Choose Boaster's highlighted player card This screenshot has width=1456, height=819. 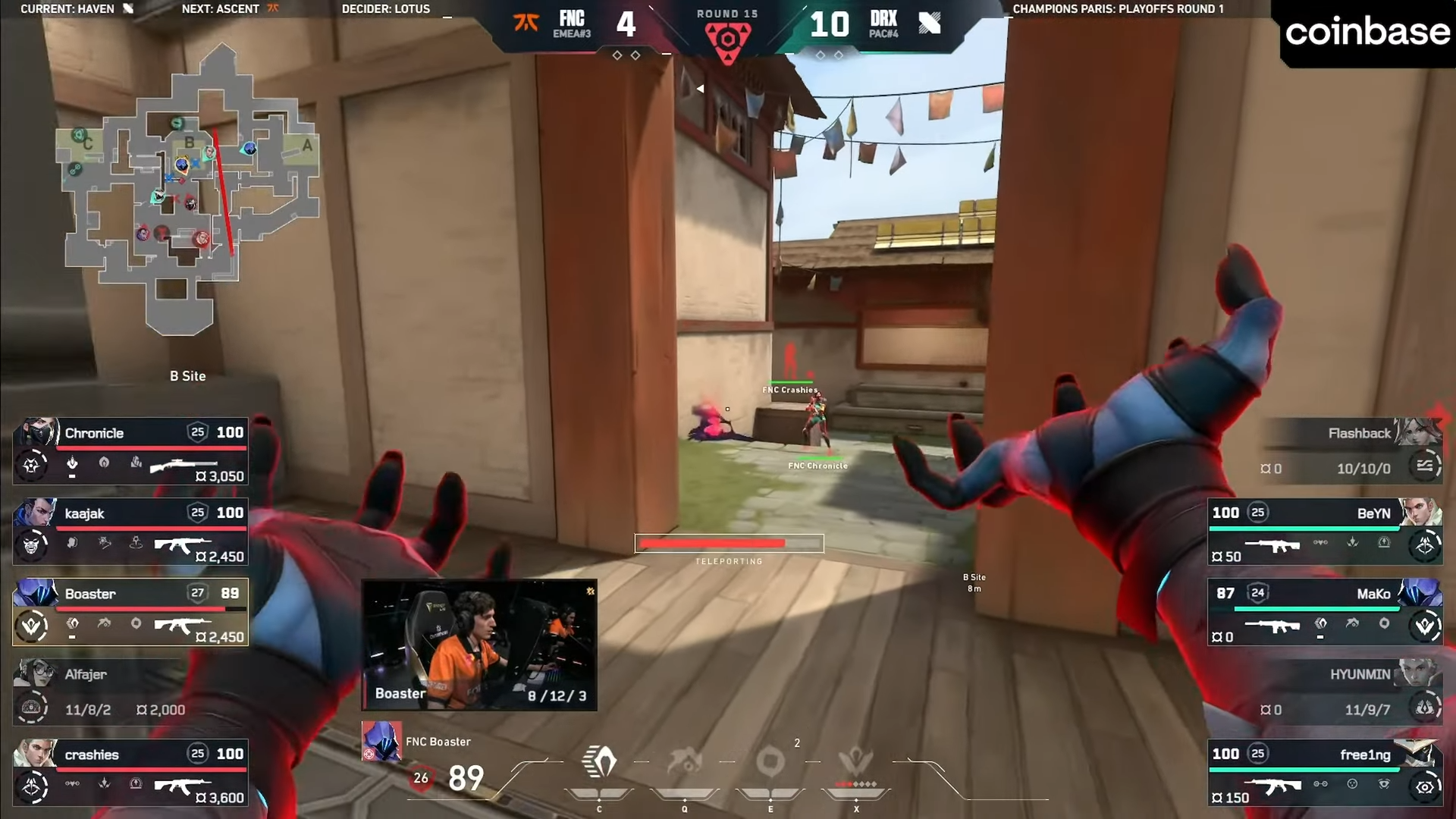pyautogui.click(x=130, y=612)
